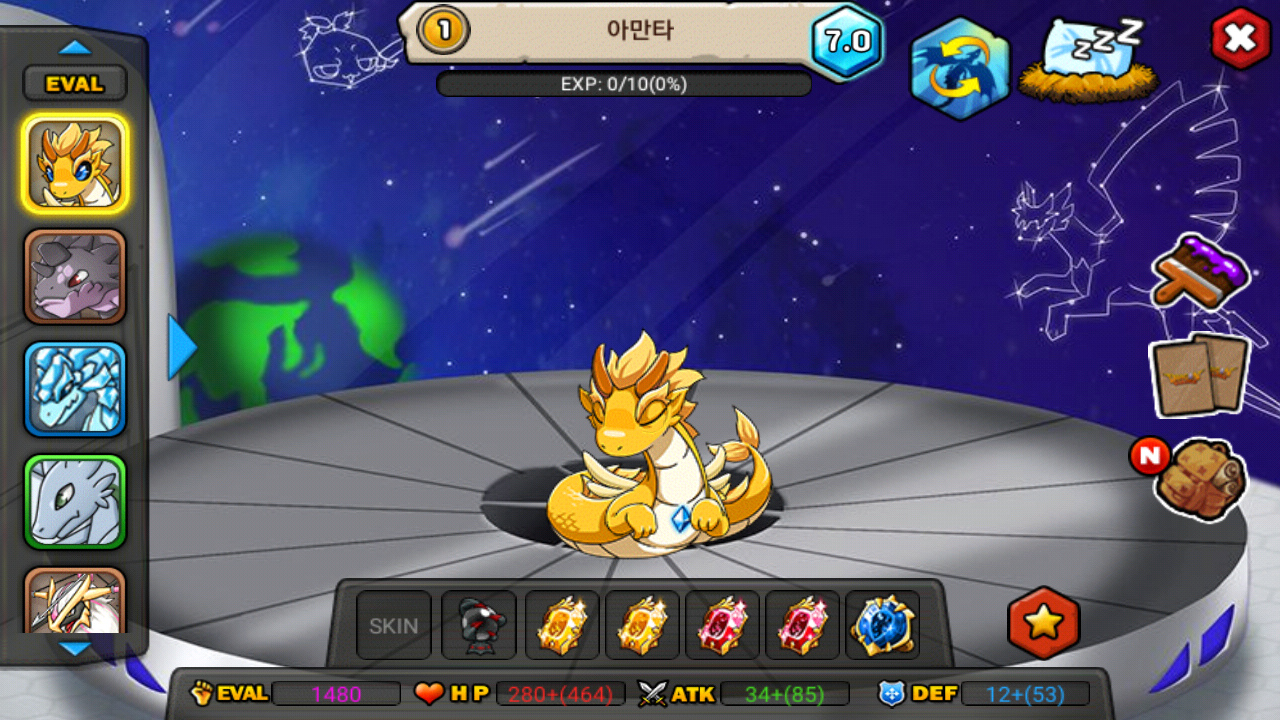1280x720 pixels.
Task: Select the ice crystal dragon portrait
Action: (x=75, y=389)
